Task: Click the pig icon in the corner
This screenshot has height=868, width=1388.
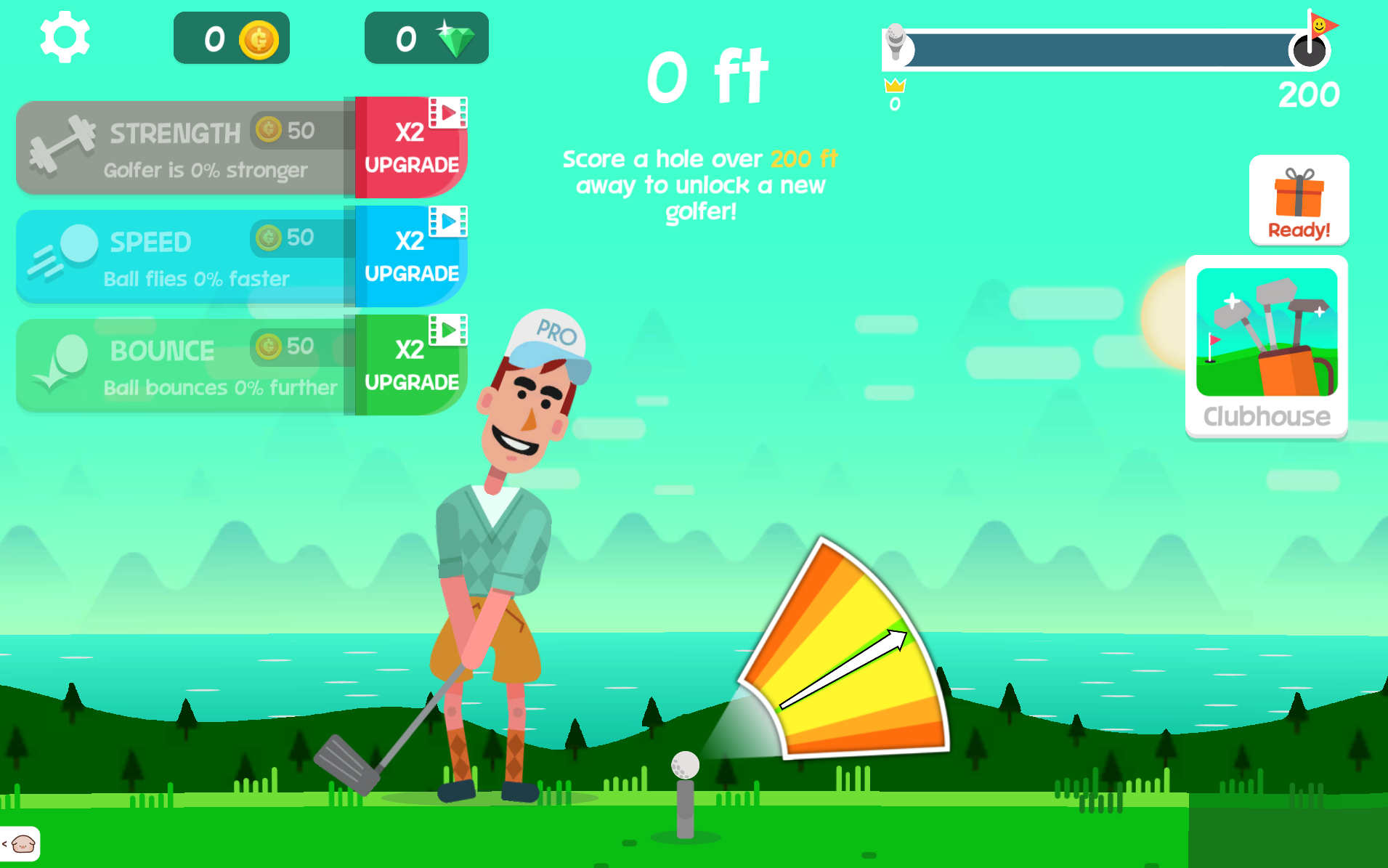Action: coord(22,844)
